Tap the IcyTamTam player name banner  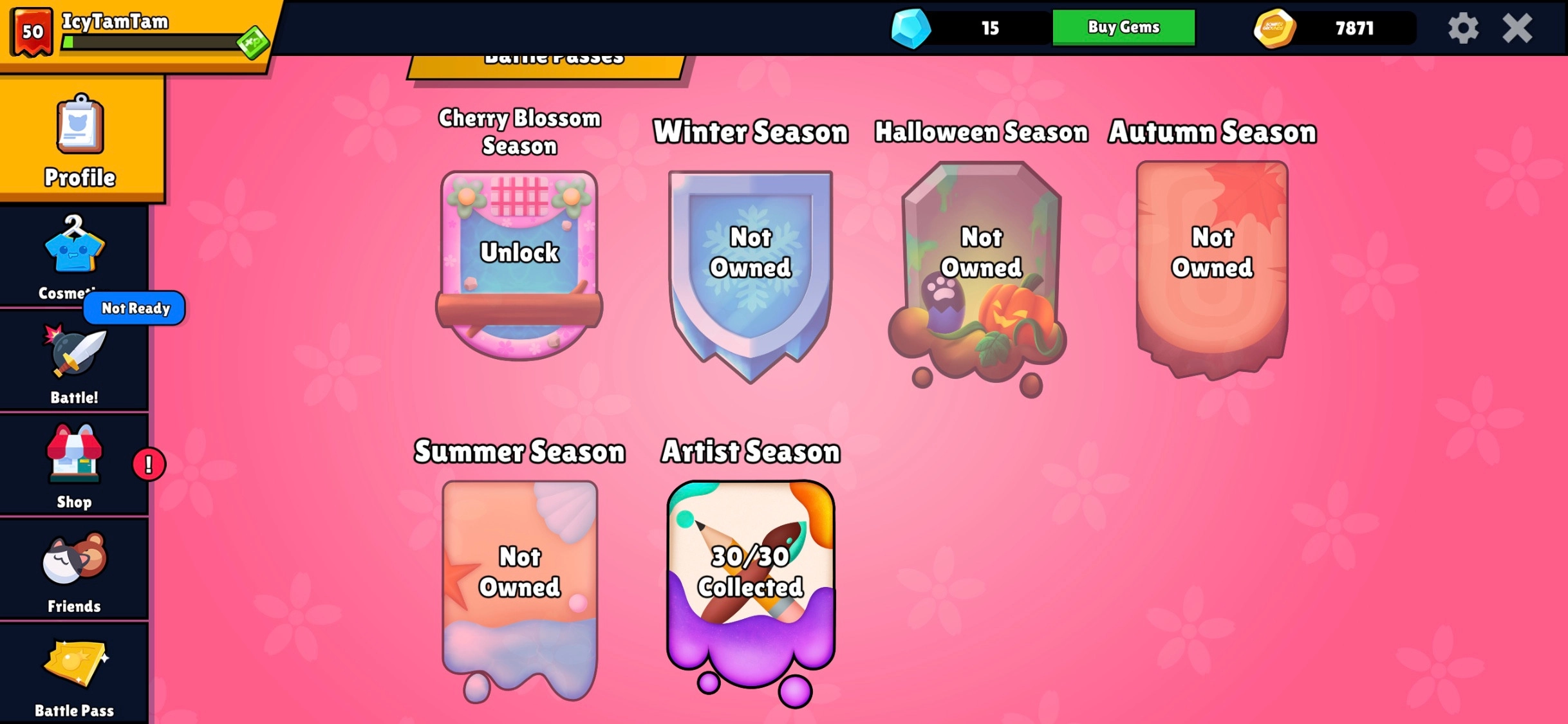pyautogui.click(x=116, y=21)
